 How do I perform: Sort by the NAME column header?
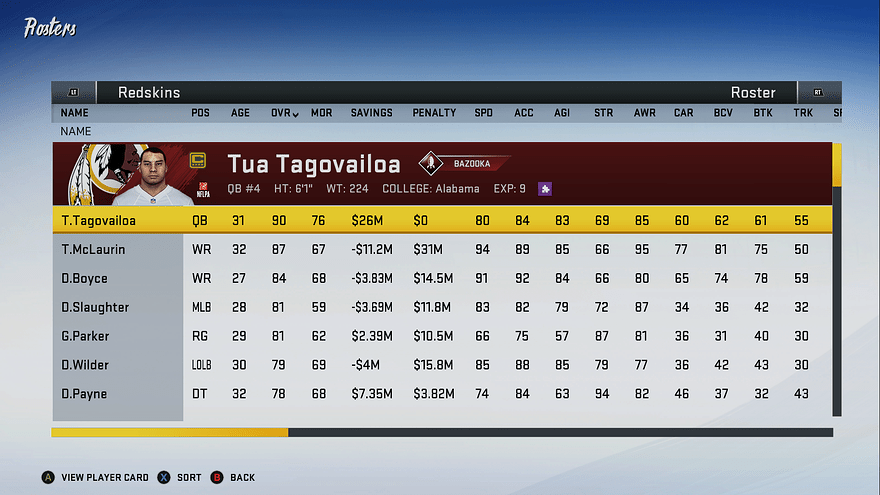74,113
